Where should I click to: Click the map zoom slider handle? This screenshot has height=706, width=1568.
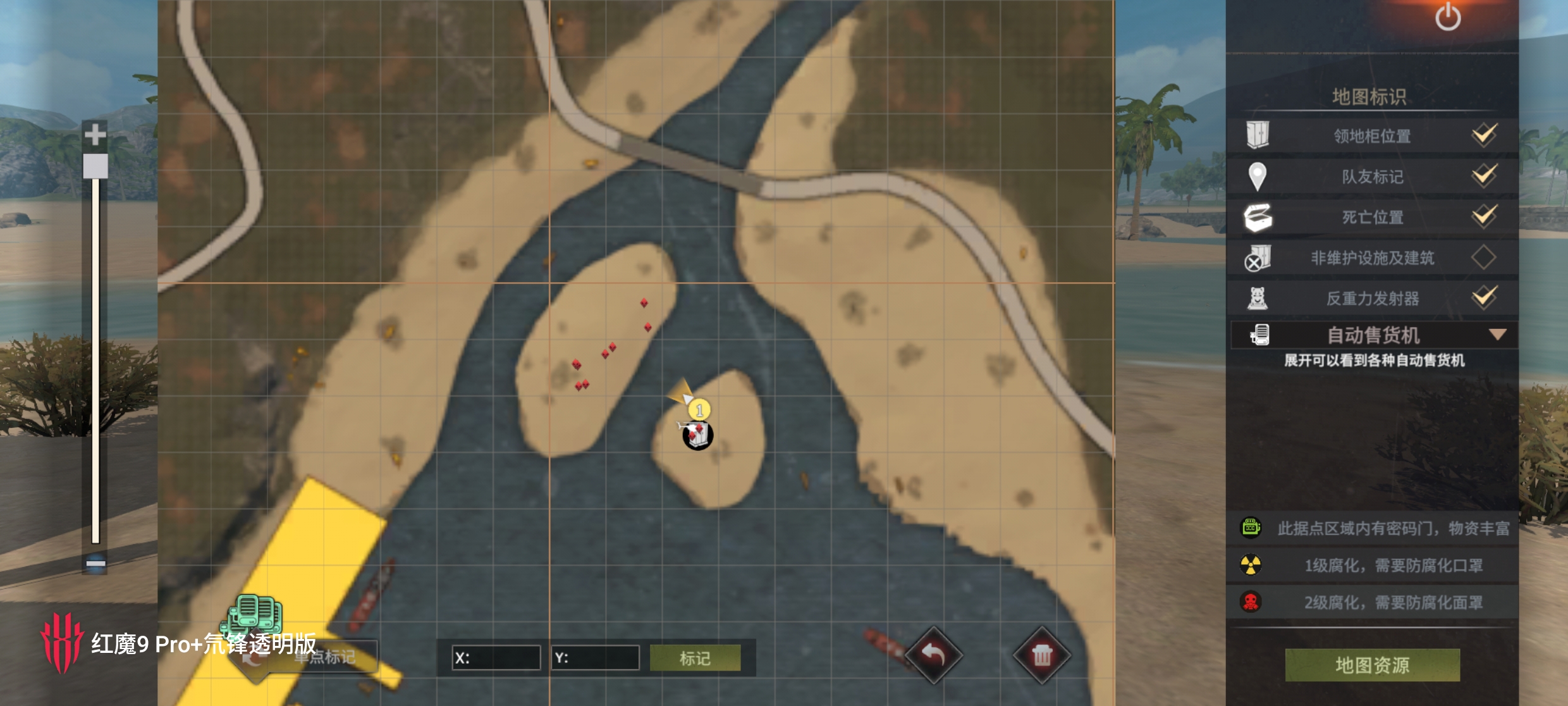click(x=95, y=166)
